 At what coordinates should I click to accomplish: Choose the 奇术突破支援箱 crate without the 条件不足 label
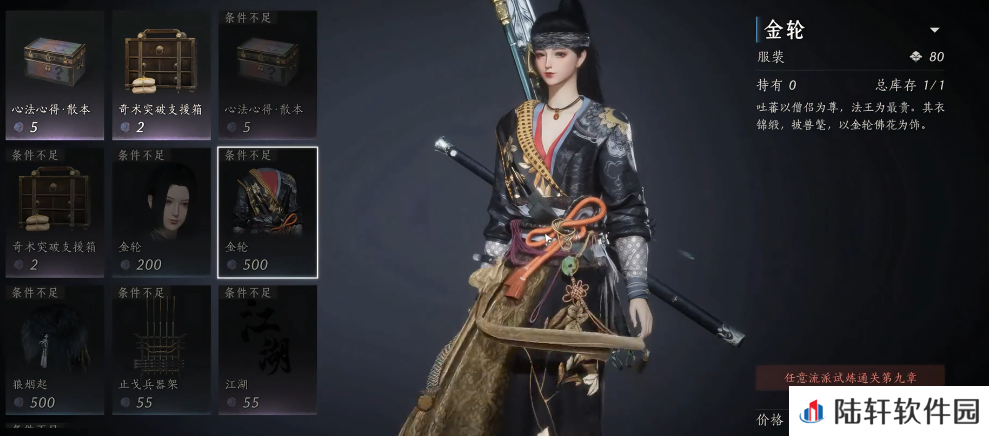click(161, 74)
